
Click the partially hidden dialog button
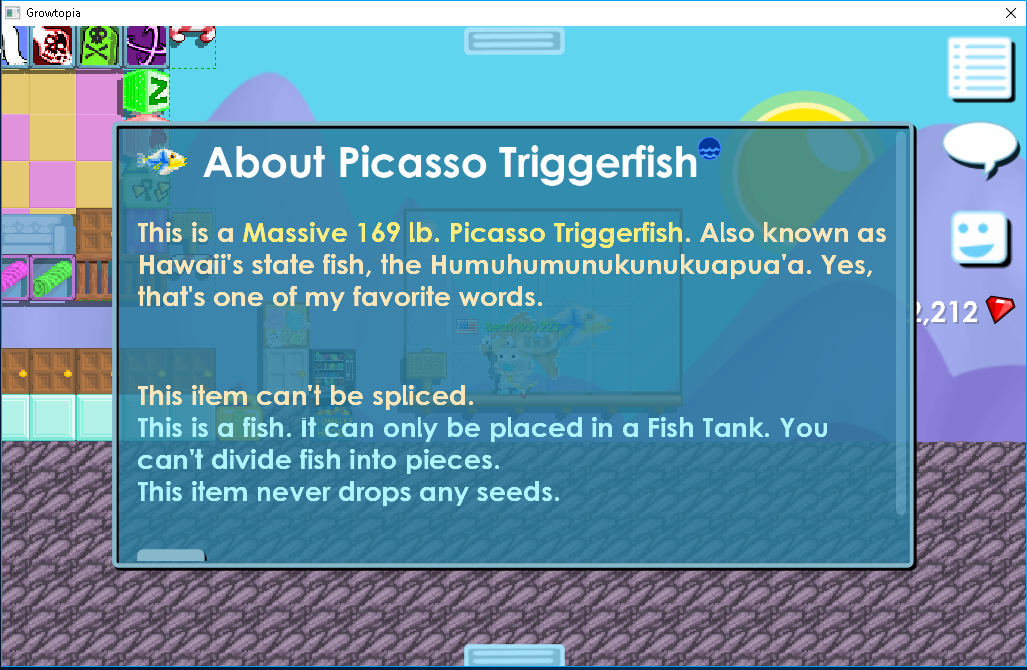[x=171, y=555]
